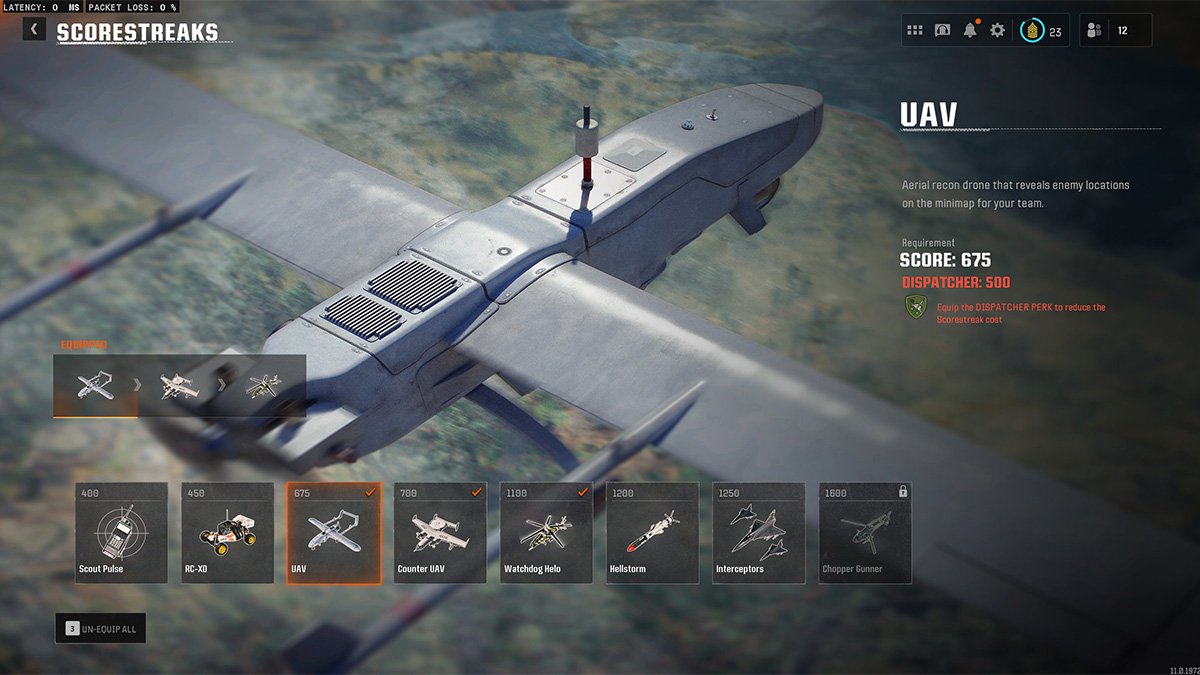1200x675 pixels.
Task: Select the Watchdog Helo scorestreak tile
Action: pos(546,533)
